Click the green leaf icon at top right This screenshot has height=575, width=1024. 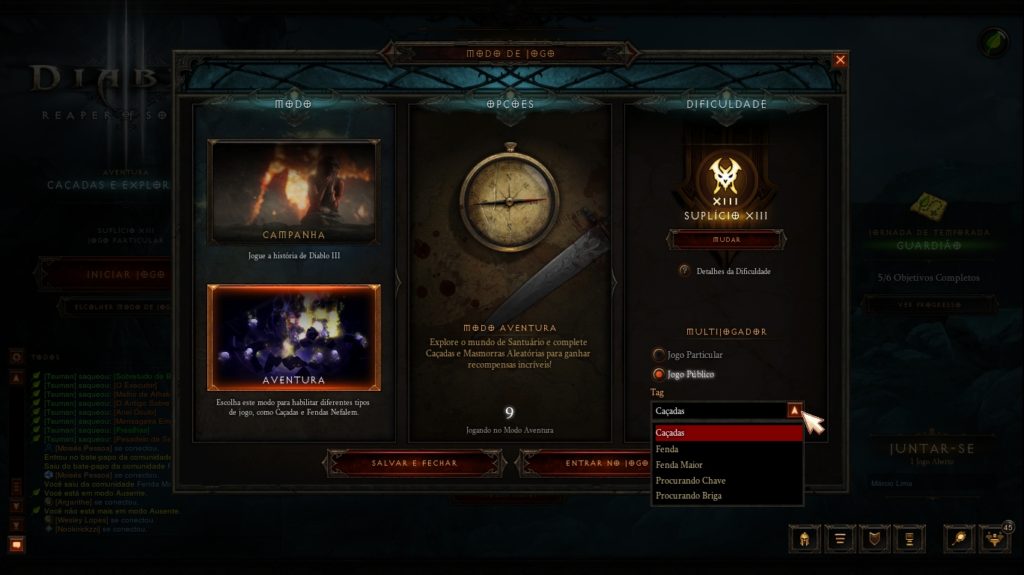coord(993,43)
